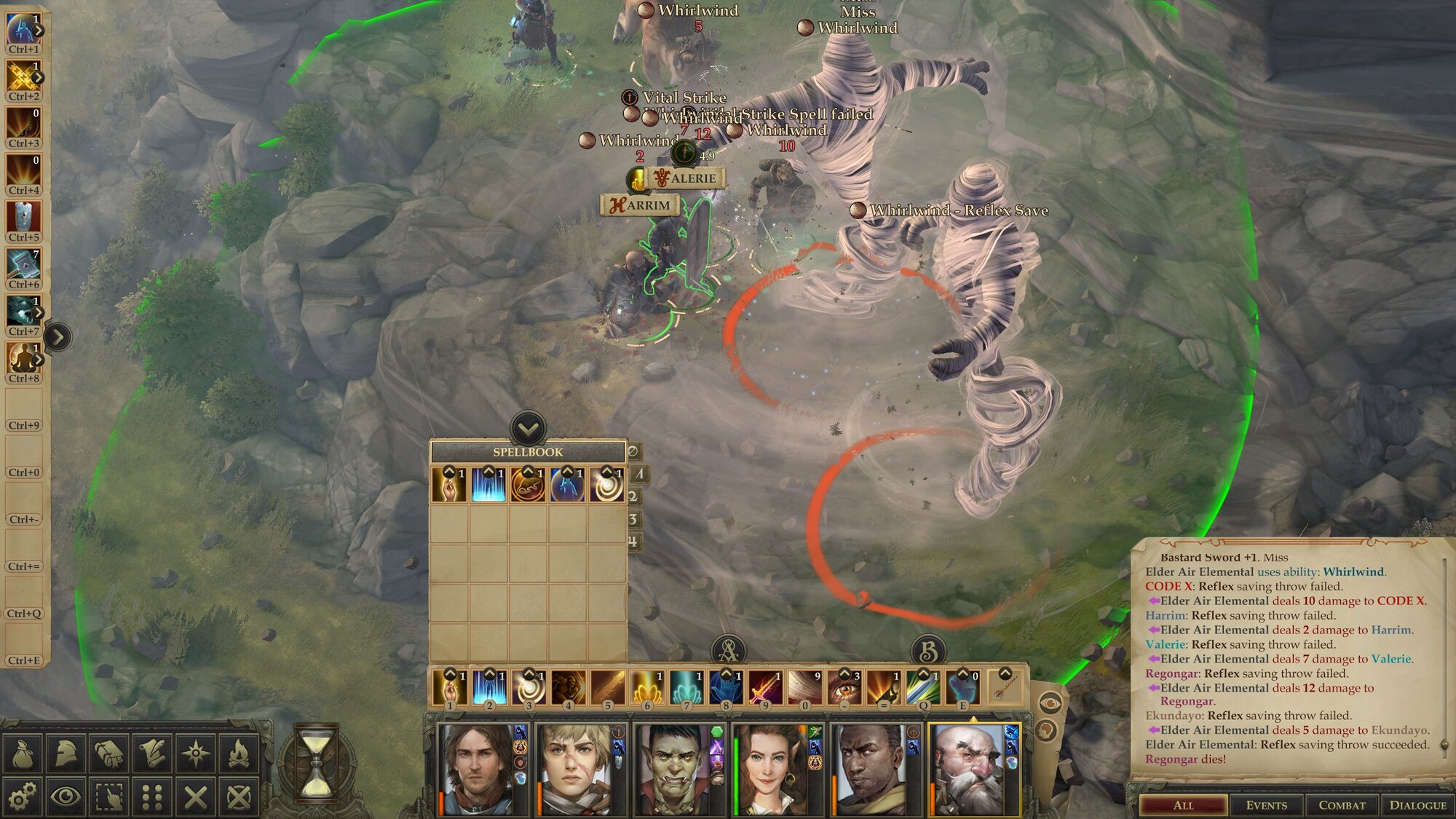Viewport: 1456px width, 819px height.
Task: Expand the left side ability bar arrow
Action: pyautogui.click(x=58, y=336)
